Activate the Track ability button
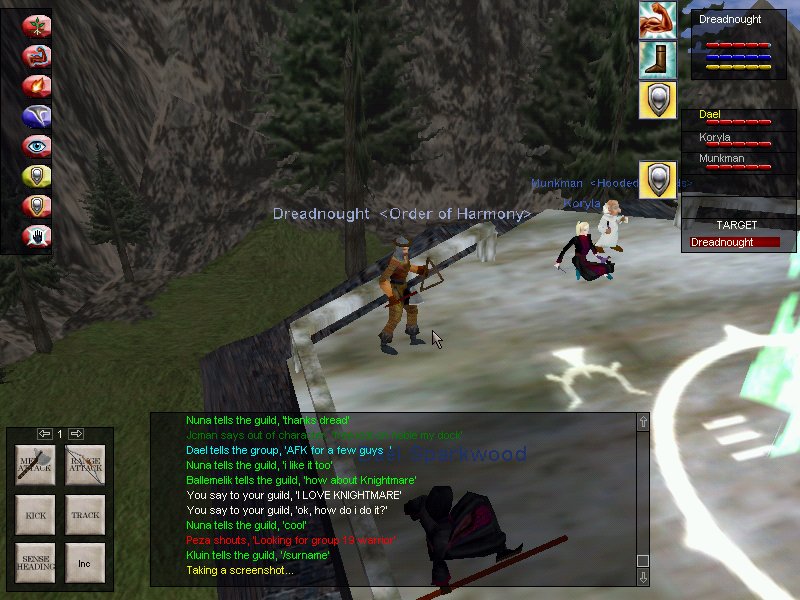 (x=84, y=515)
